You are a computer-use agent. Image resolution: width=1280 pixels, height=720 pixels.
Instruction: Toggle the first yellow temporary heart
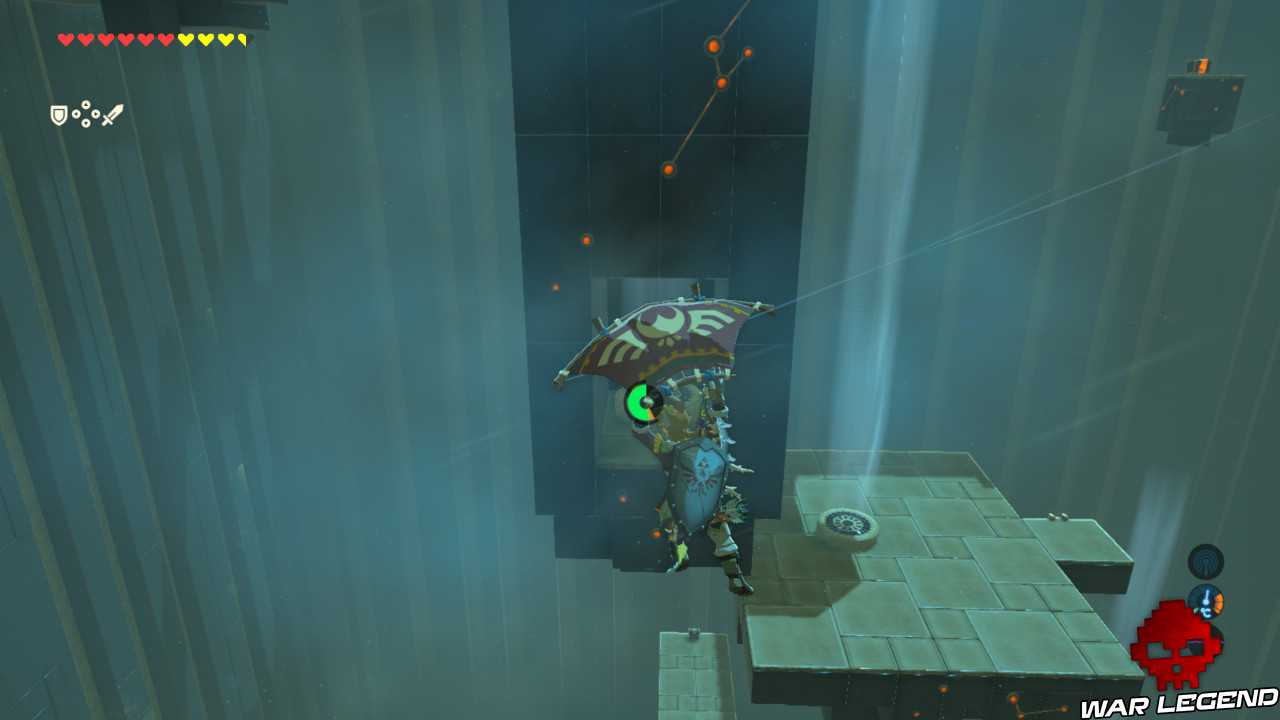click(x=186, y=40)
